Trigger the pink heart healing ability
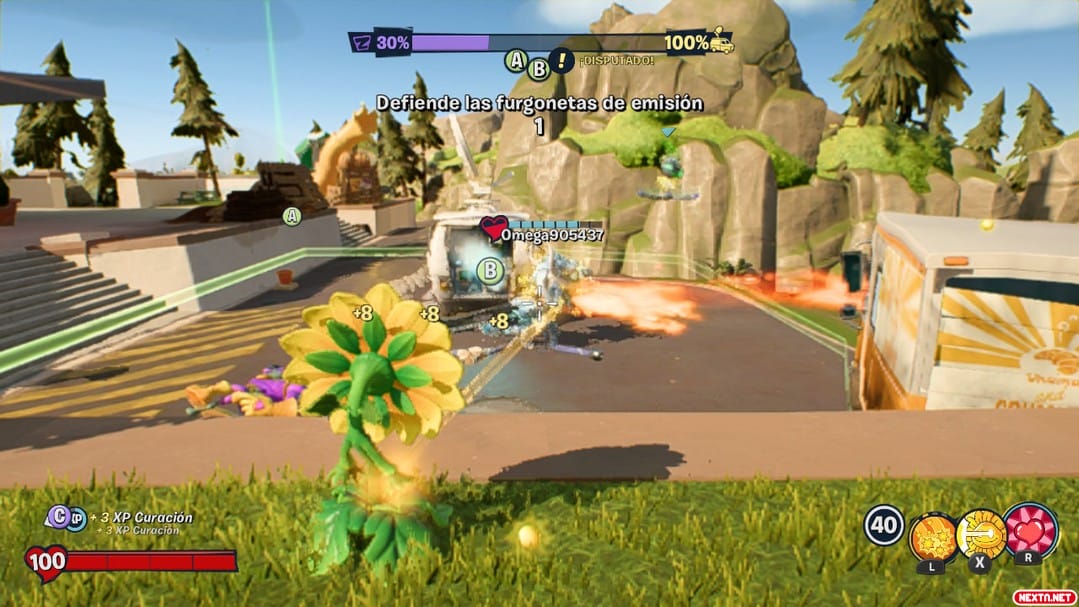 coord(1030,531)
